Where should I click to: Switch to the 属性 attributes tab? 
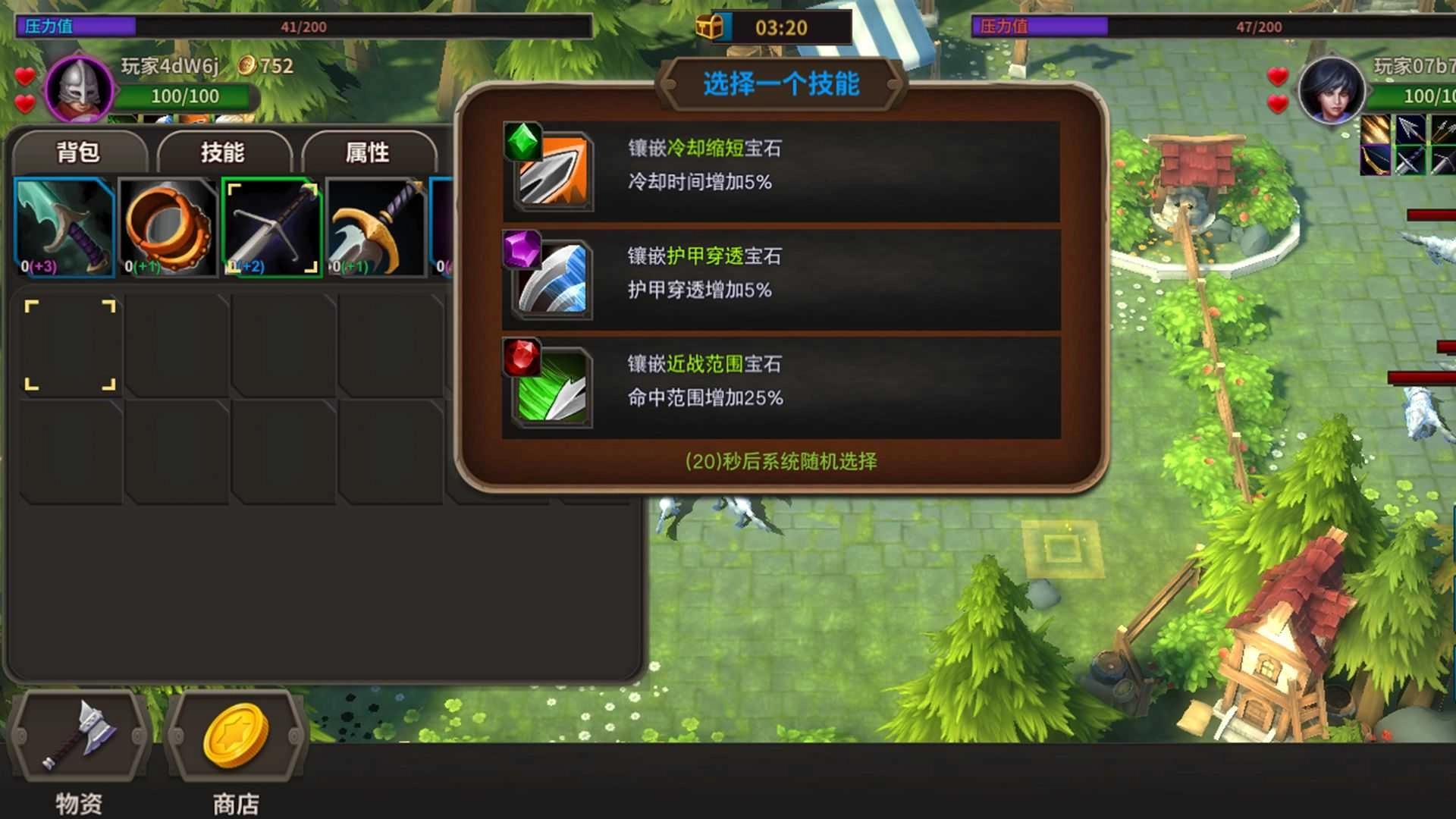tap(368, 152)
